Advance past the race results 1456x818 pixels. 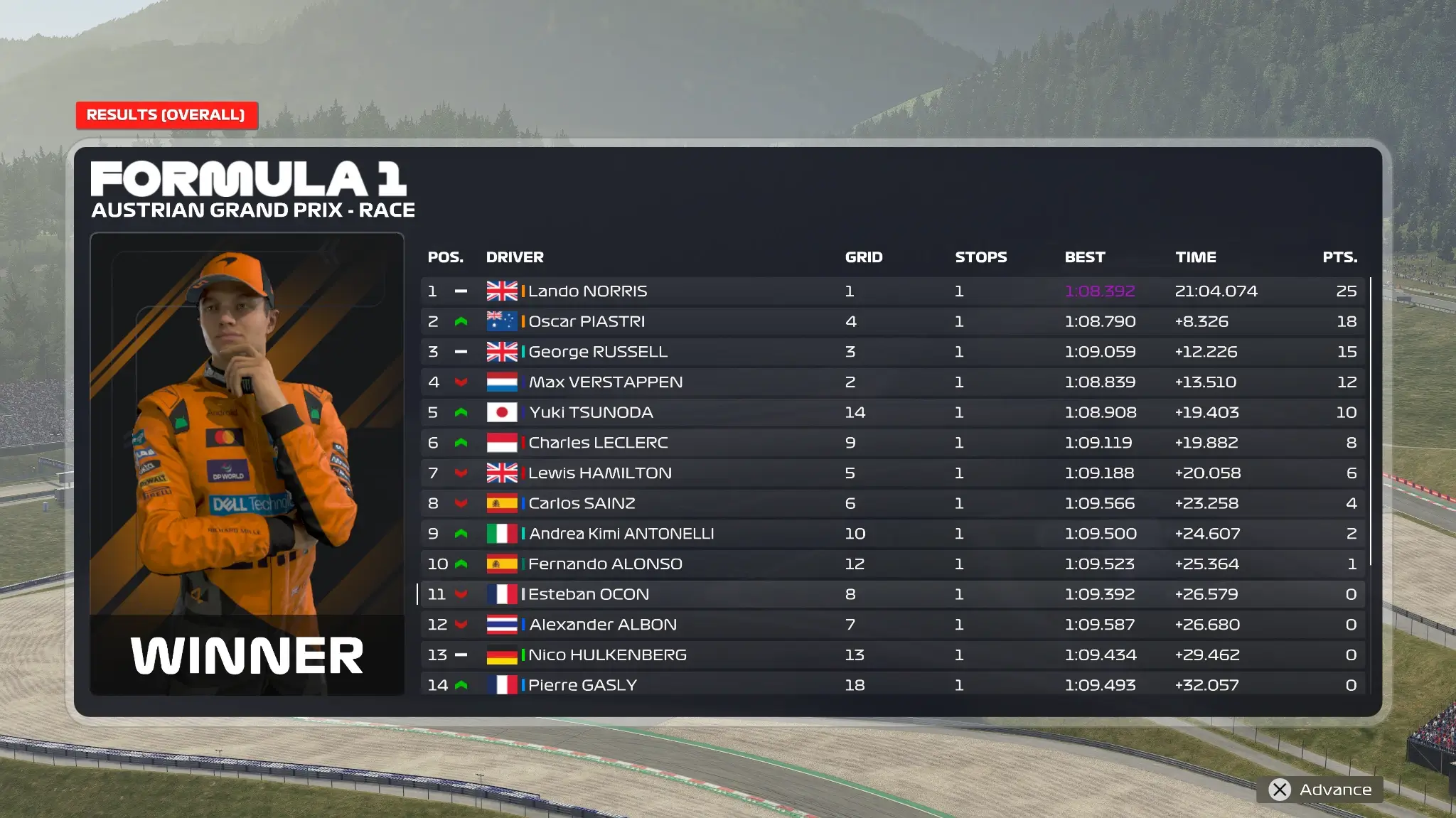(x=1320, y=790)
